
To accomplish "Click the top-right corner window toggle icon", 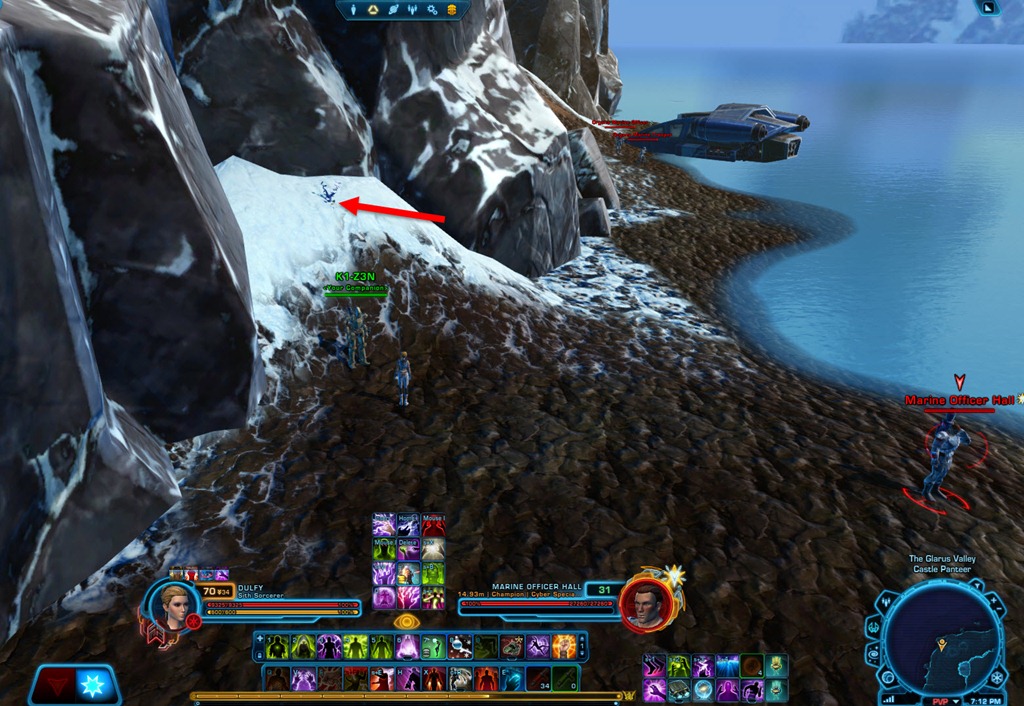I will click(x=988, y=7).
